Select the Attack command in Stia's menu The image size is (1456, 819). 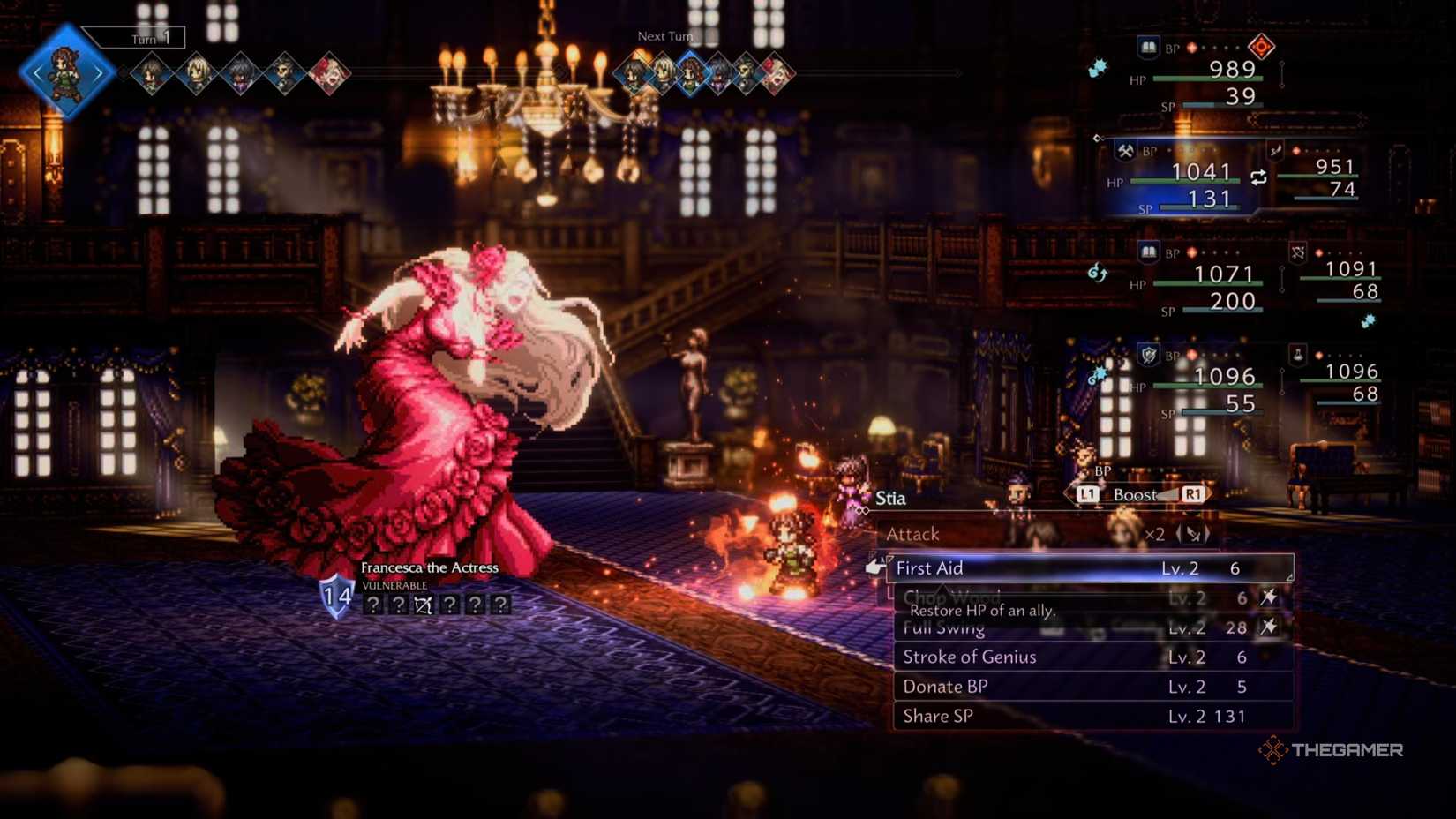[913, 534]
